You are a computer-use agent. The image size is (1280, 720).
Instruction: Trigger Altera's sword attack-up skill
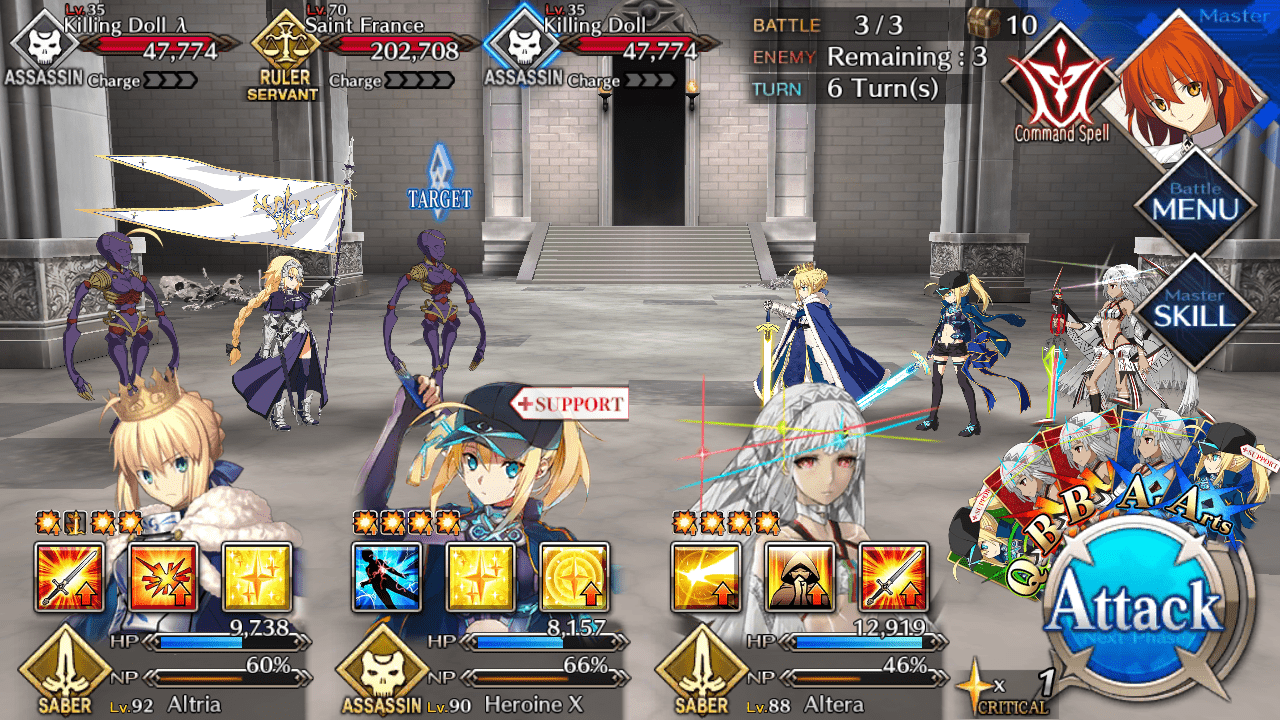coord(893,577)
